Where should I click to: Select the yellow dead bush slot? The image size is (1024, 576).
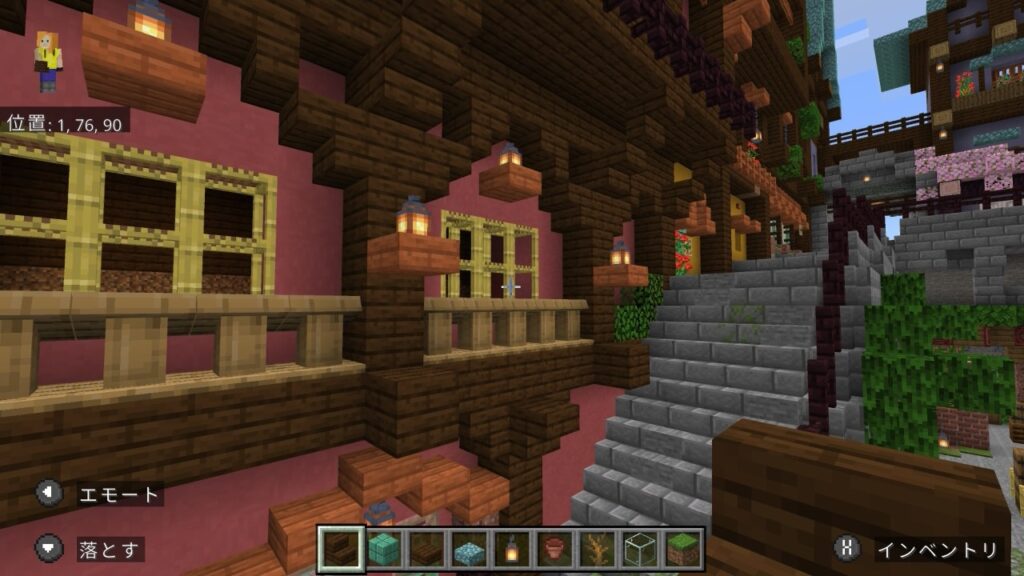(598, 548)
